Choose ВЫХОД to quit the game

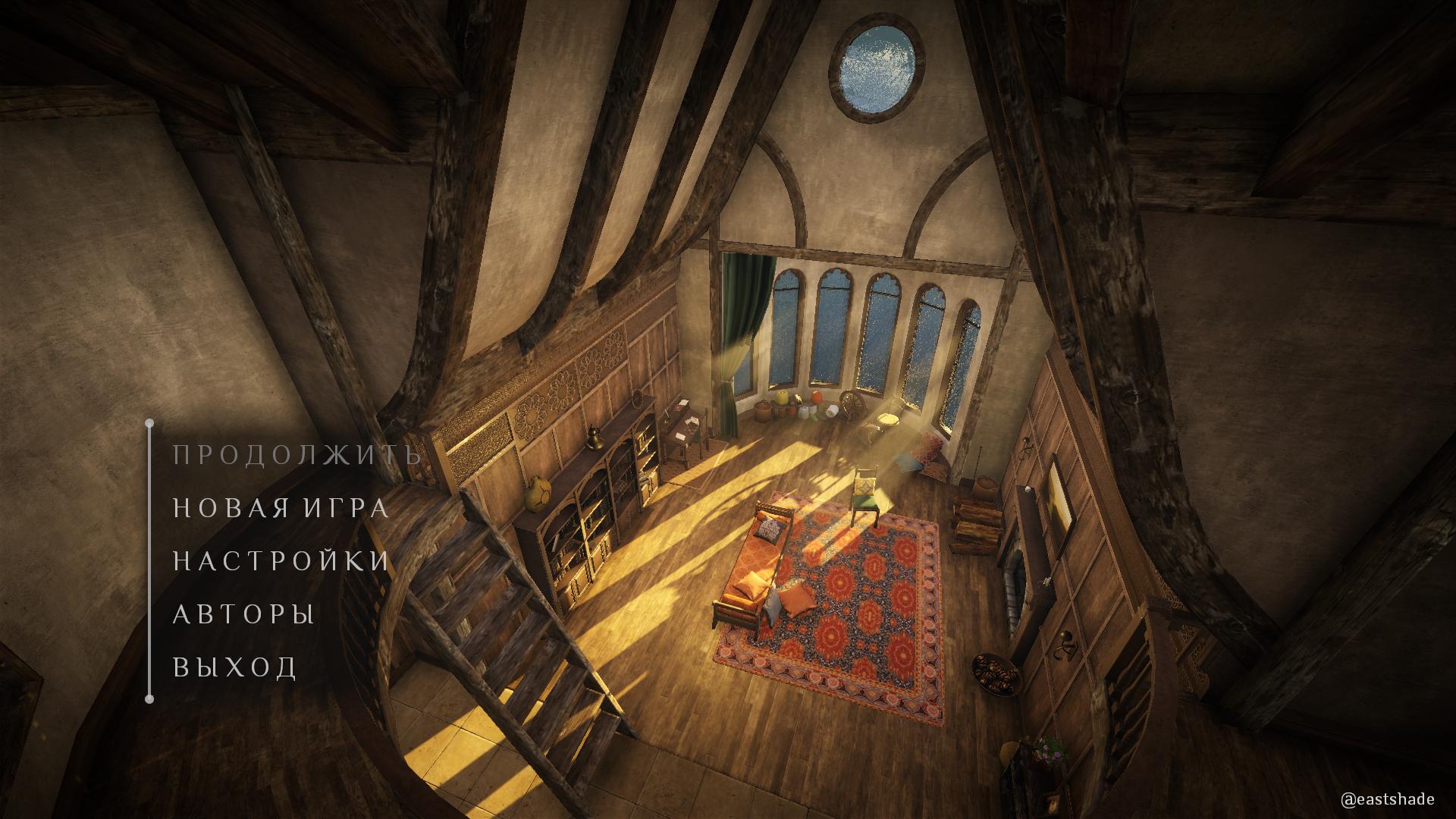pyautogui.click(x=235, y=667)
